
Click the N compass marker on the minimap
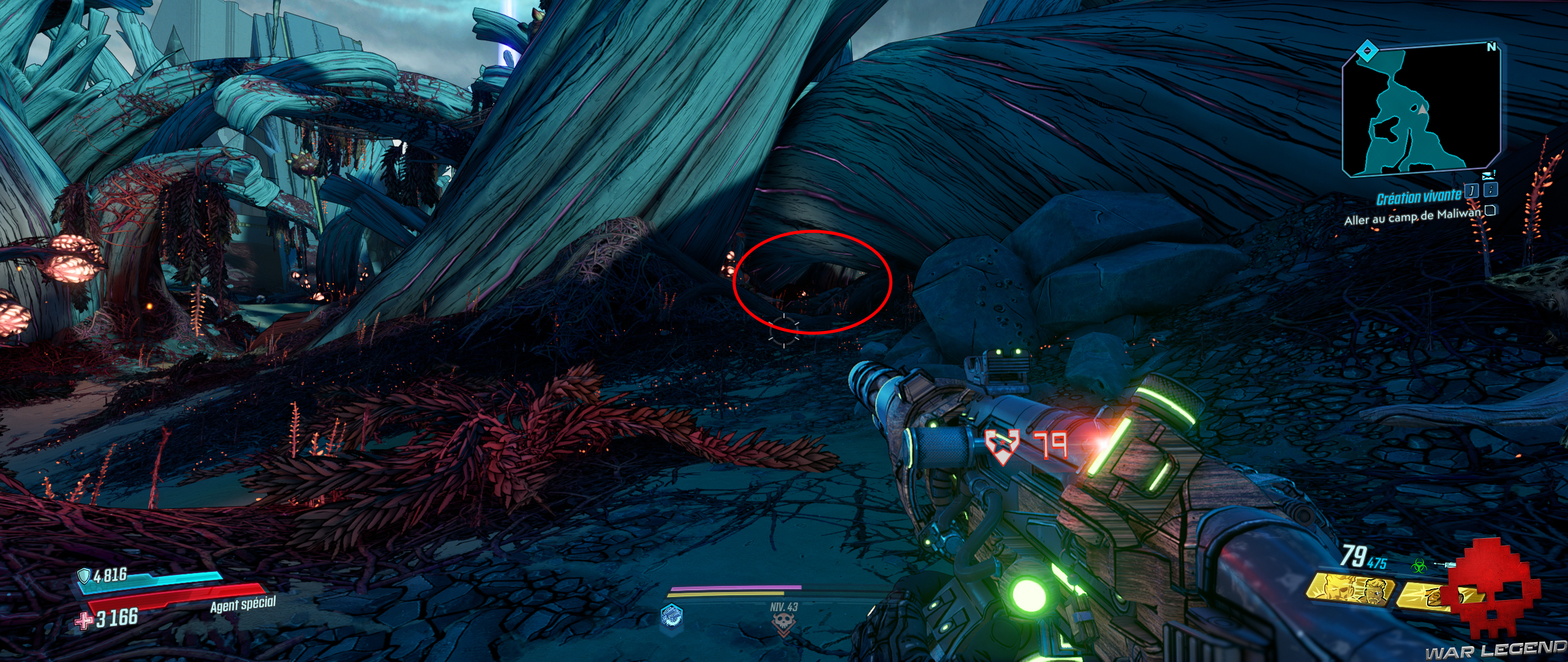tap(1492, 47)
